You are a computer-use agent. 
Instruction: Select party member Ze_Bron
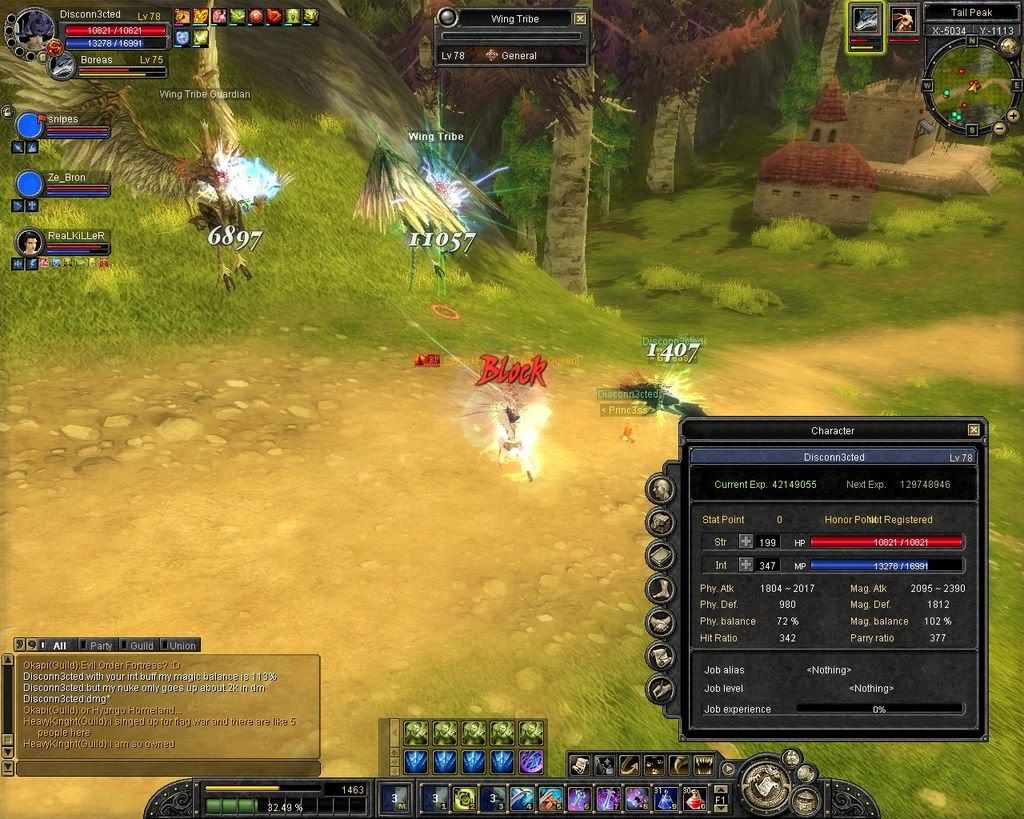(31, 184)
